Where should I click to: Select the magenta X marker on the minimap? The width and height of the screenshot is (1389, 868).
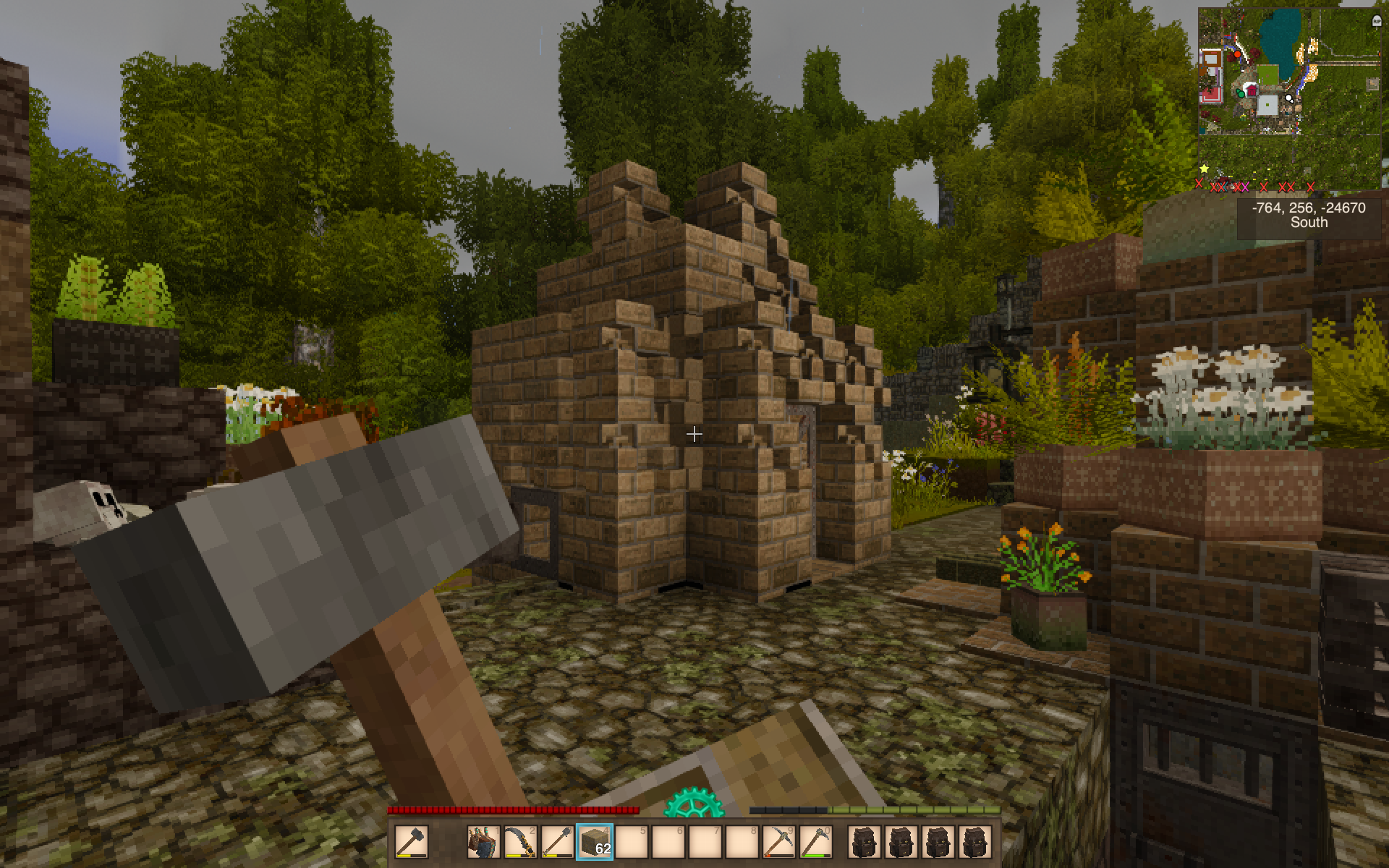[x=1245, y=187]
